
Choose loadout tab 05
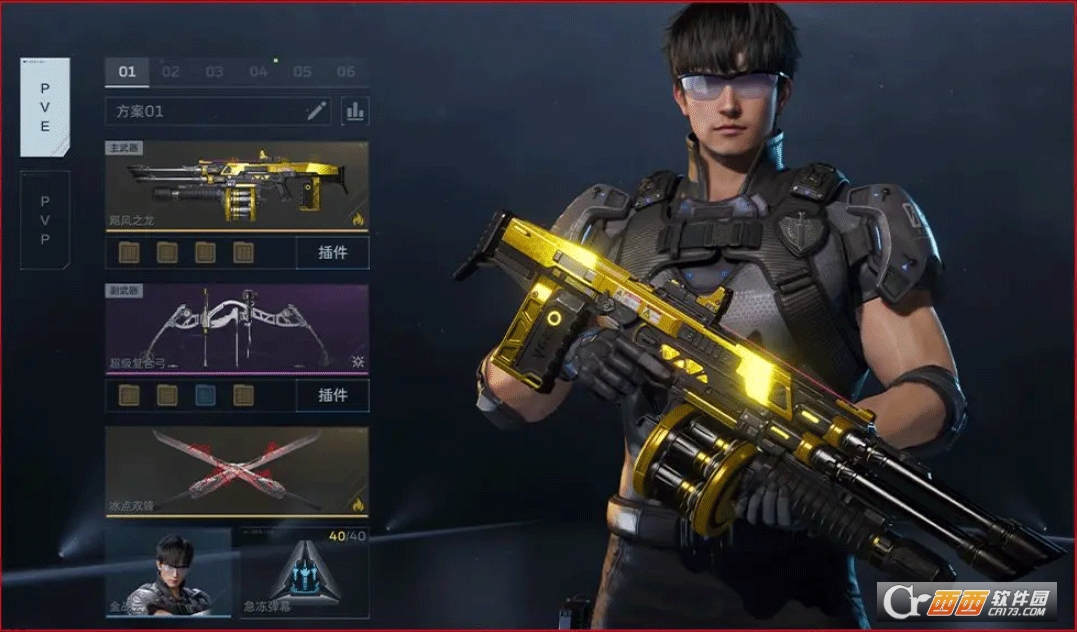tap(303, 72)
